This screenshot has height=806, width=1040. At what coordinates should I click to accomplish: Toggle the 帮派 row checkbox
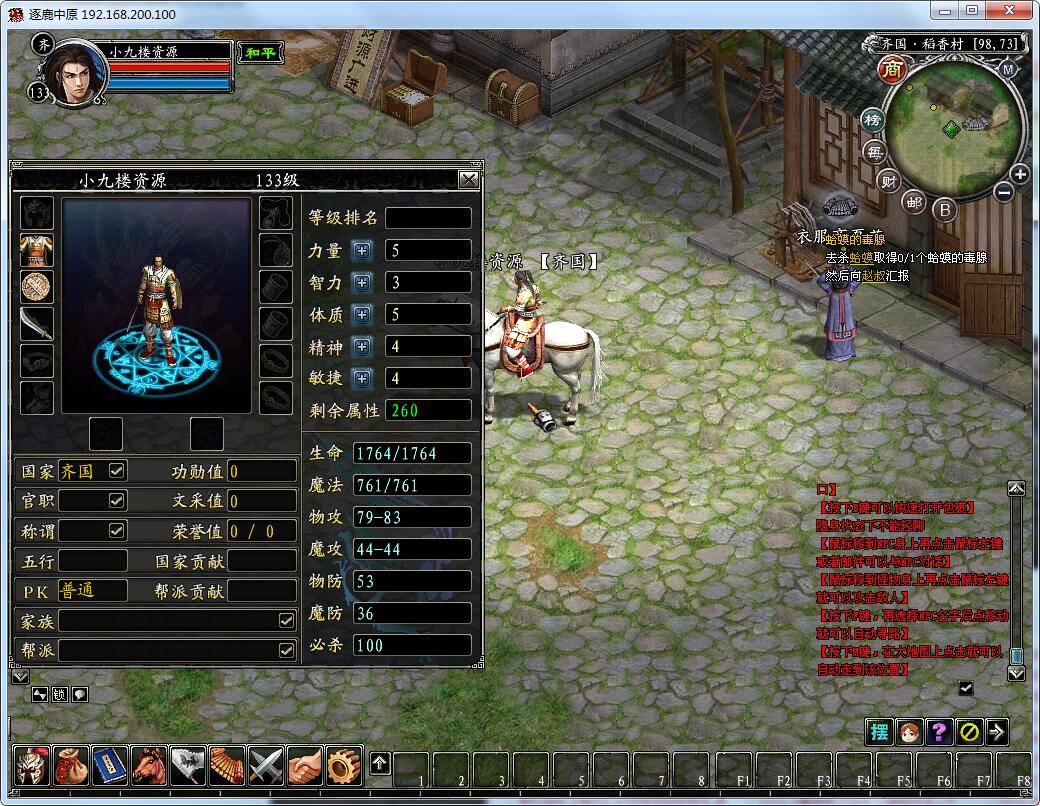(287, 650)
